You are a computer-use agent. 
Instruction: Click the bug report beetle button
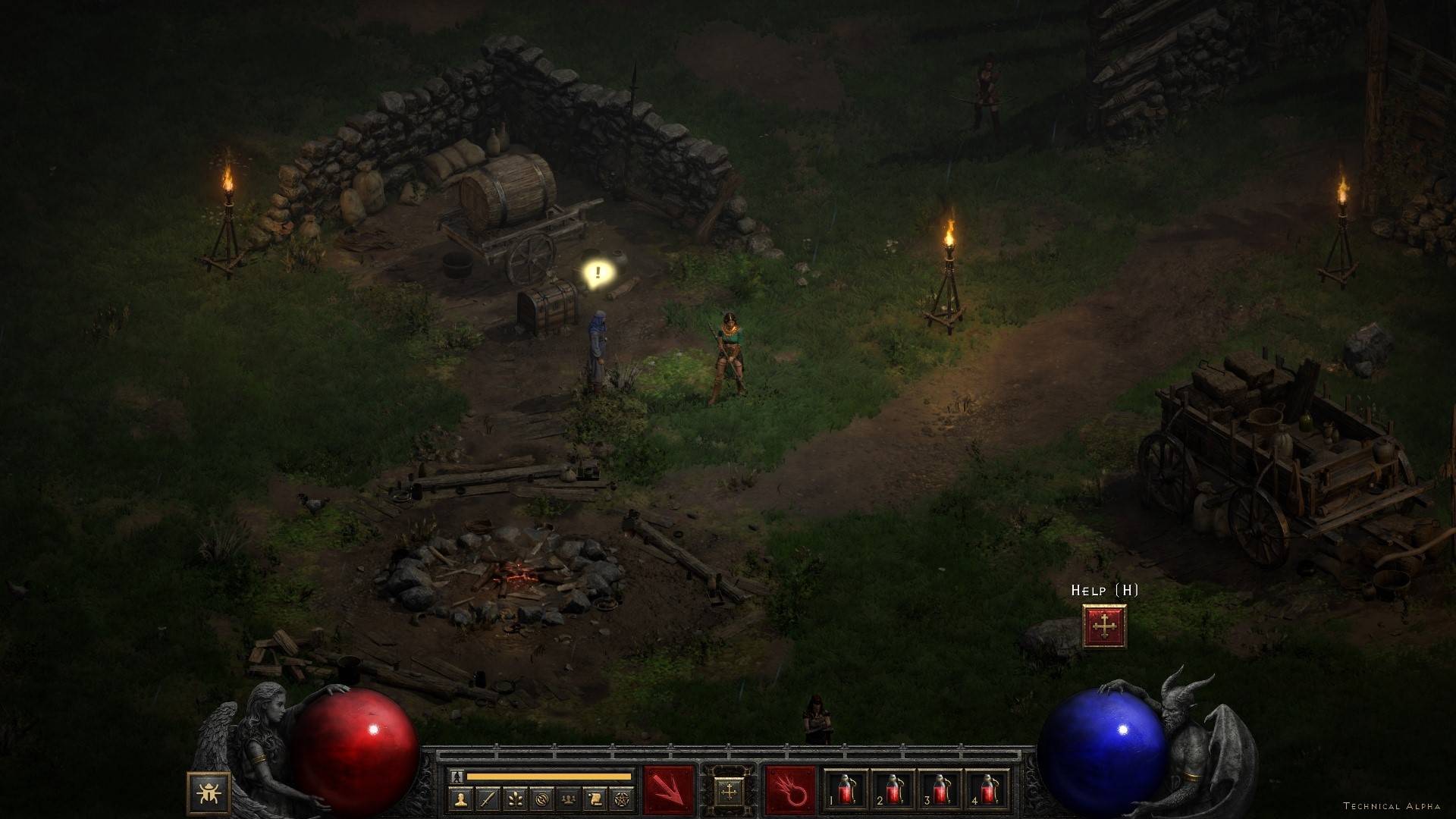[x=206, y=793]
